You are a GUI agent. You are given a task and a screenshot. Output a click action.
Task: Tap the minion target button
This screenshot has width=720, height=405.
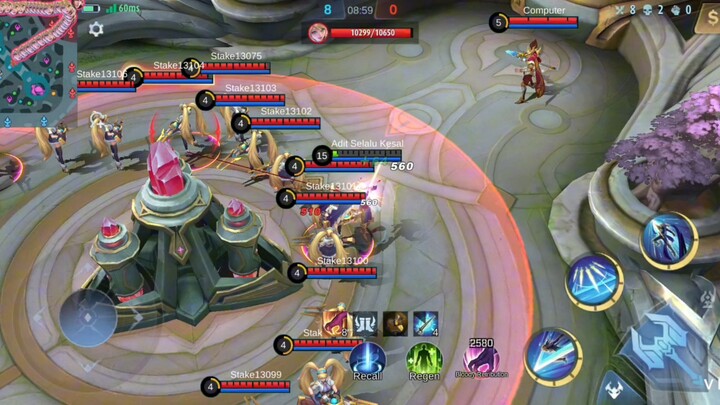tap(612, 388)
